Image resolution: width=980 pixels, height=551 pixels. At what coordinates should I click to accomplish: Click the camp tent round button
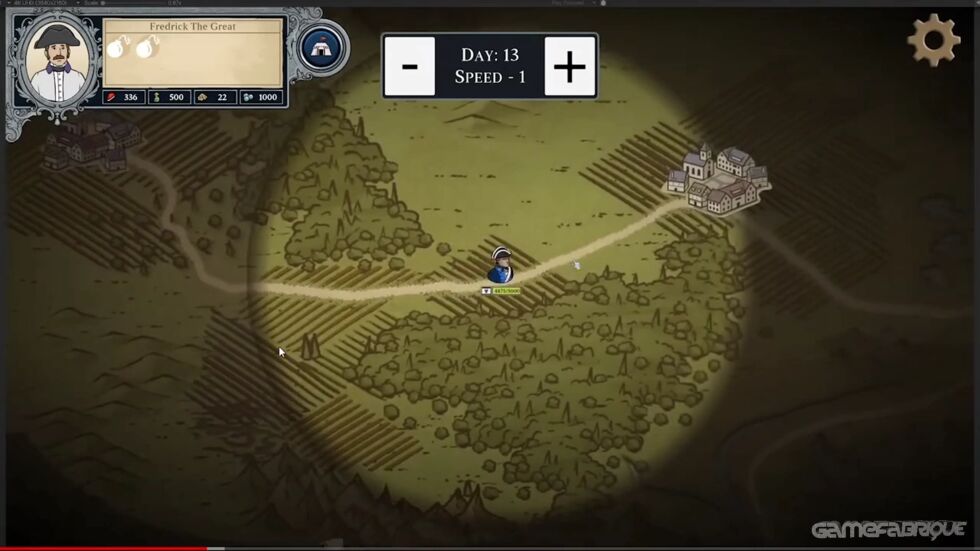tap(322, 46)
